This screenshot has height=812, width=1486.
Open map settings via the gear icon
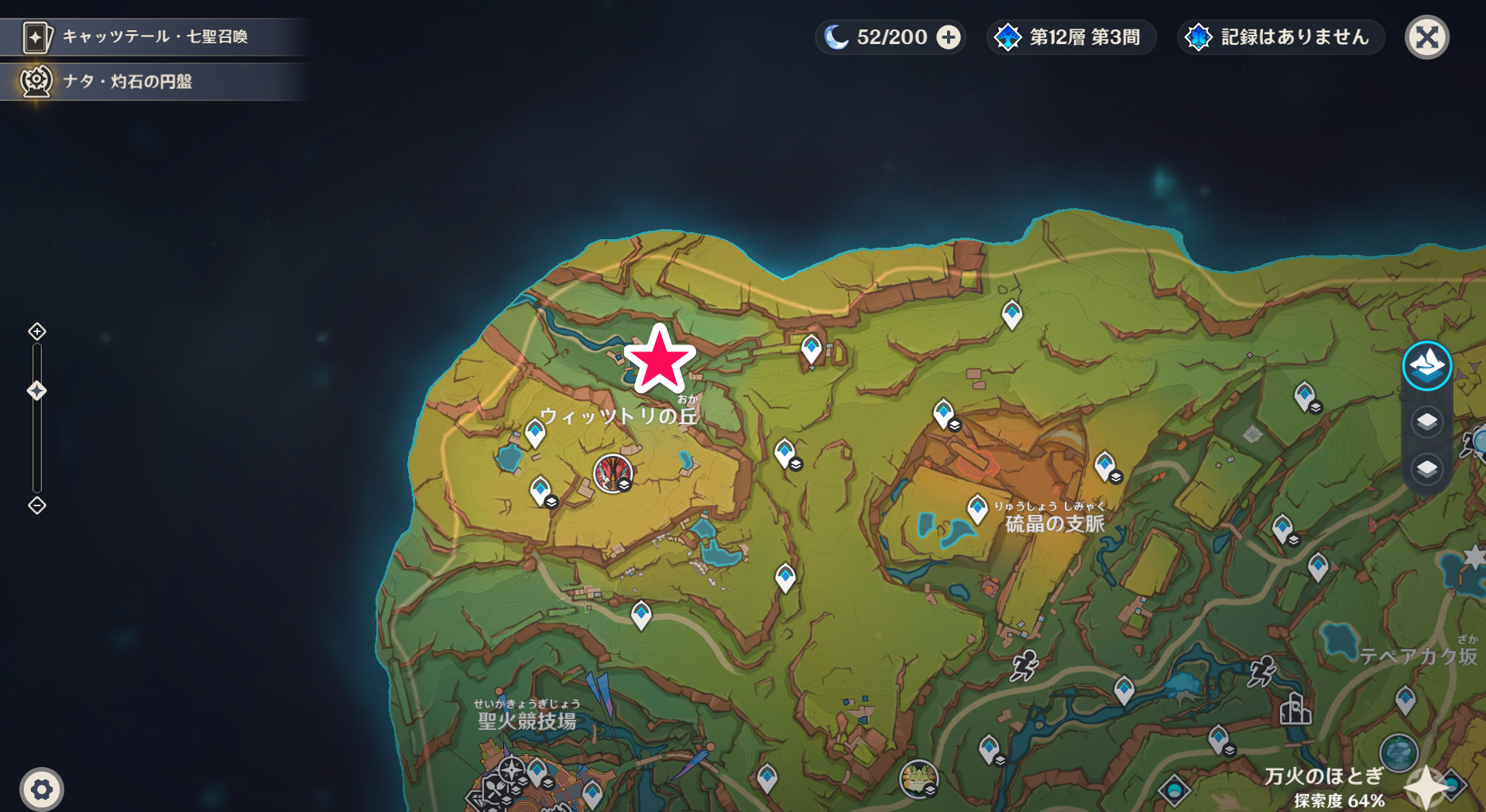click(x=42, y=790)
